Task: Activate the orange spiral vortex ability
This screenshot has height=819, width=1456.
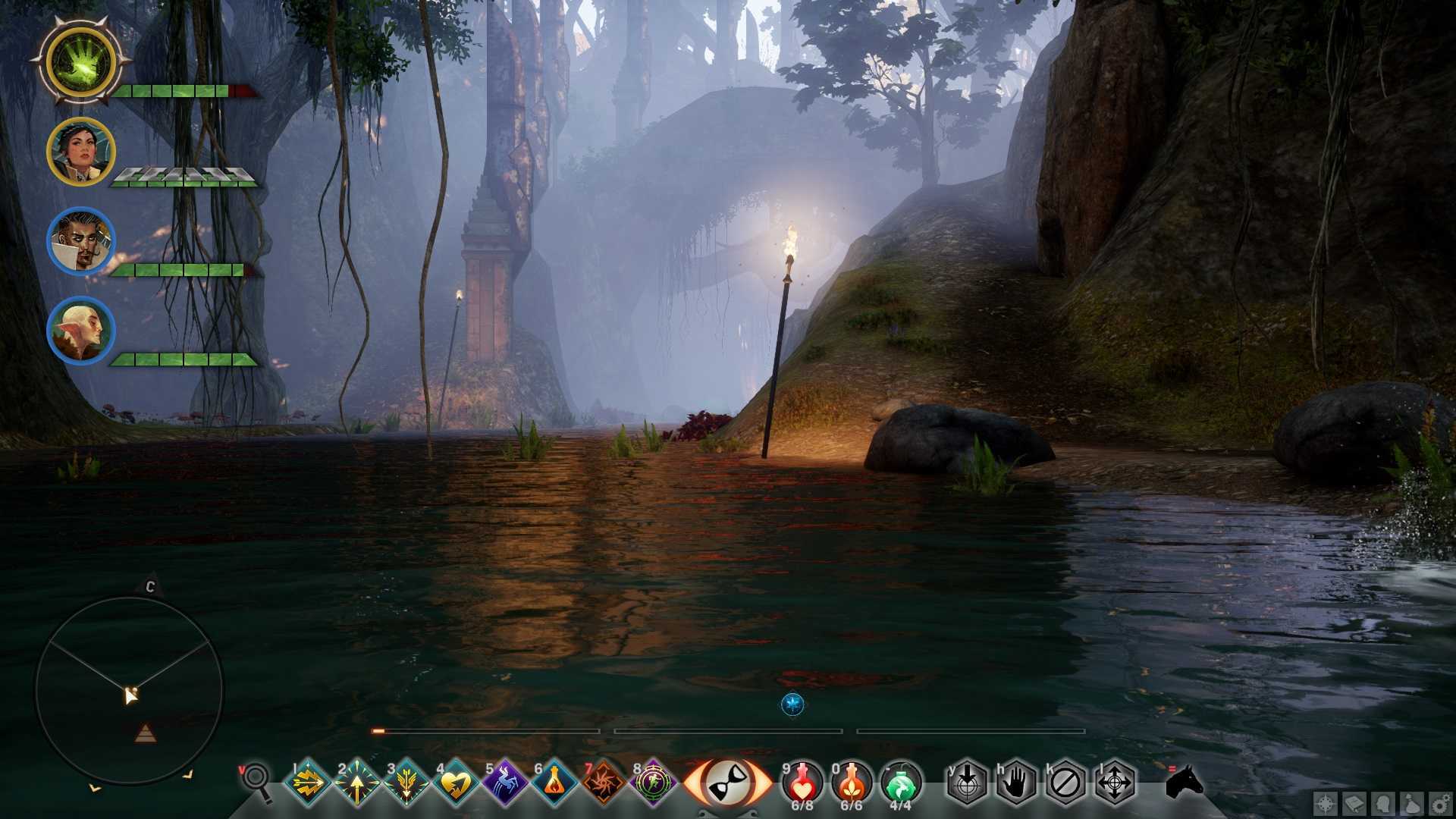Action: [604, 782]
